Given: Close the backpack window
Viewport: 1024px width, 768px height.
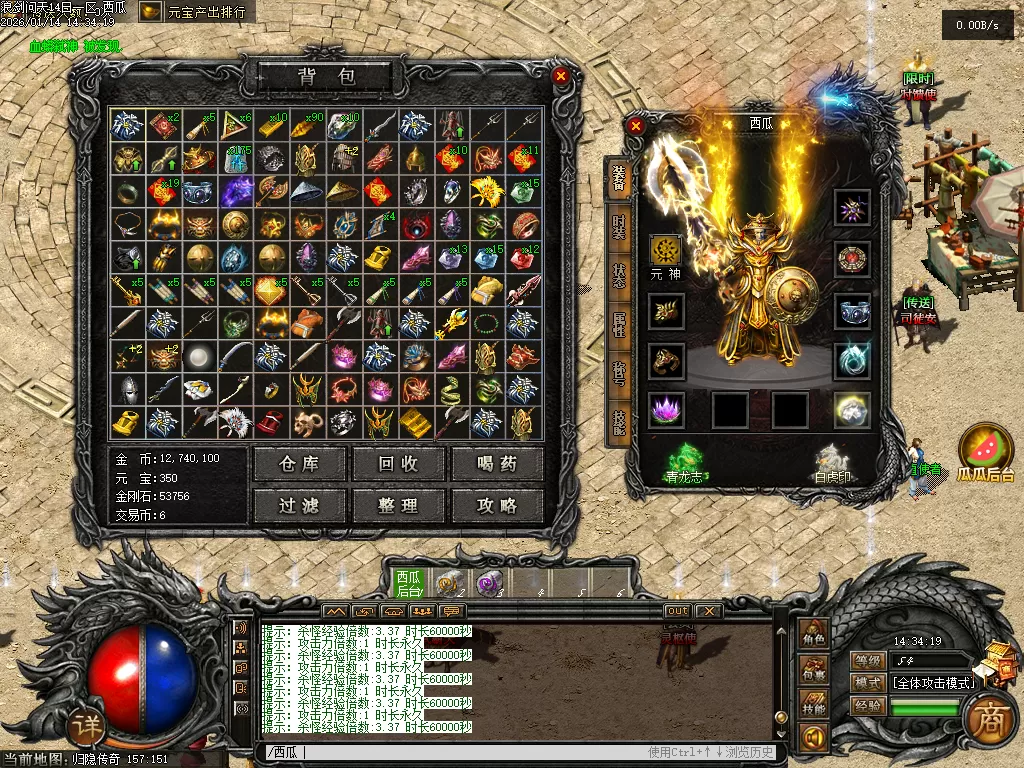Looking at the screenshot, I should [561, 76].
